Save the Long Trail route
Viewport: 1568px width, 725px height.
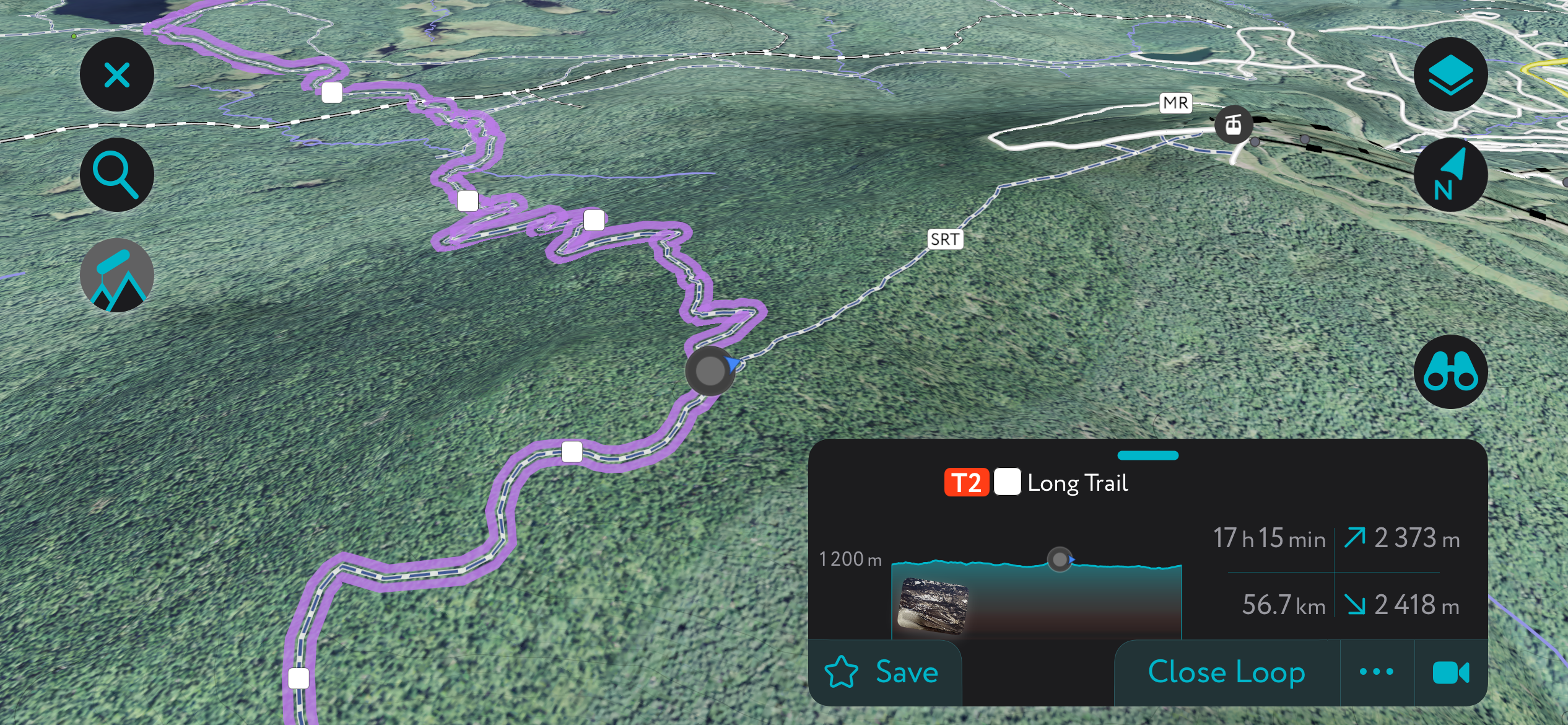pyautogui.click(x=883, y=672)
